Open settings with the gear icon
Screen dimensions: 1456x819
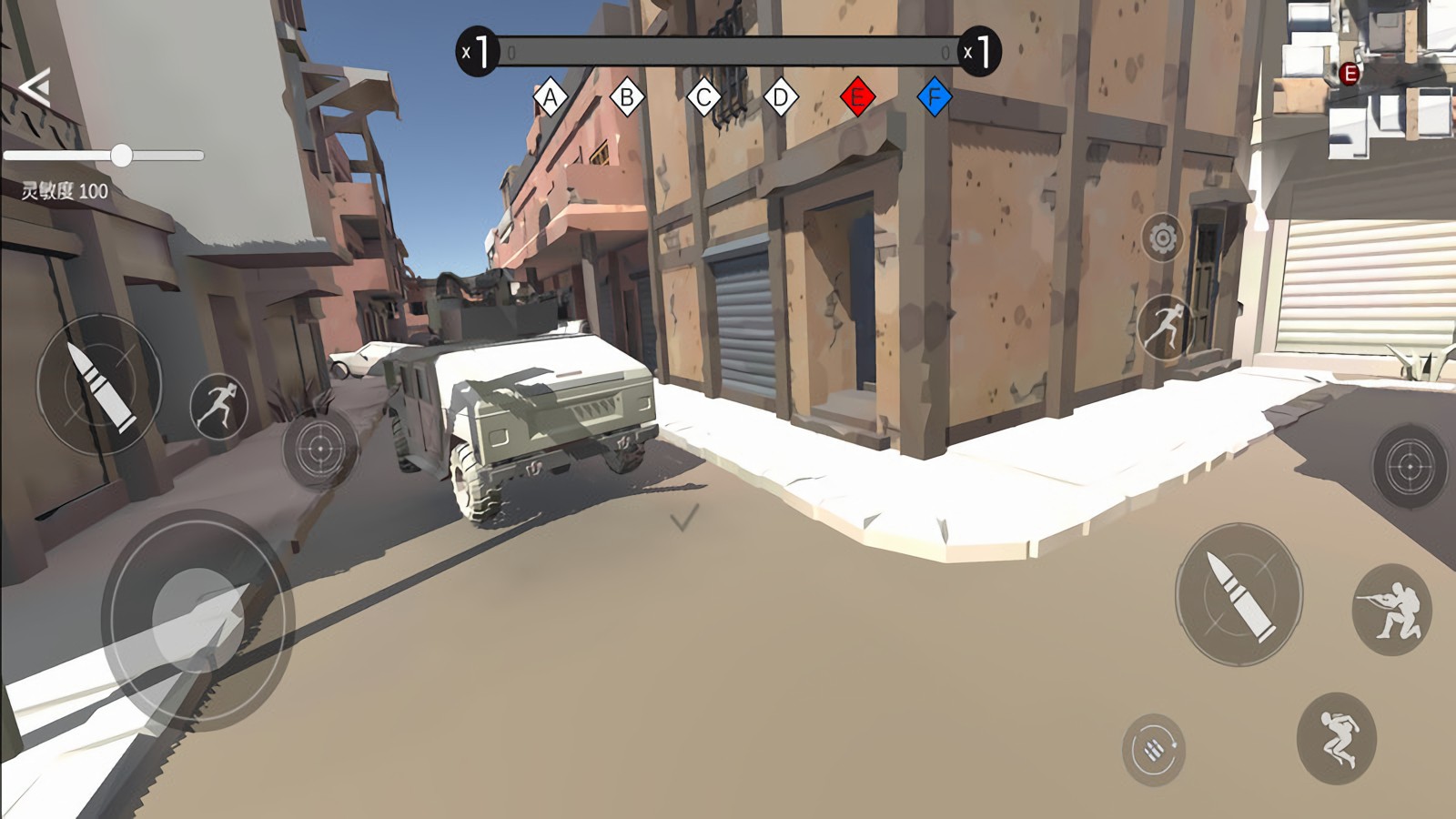1162,238
